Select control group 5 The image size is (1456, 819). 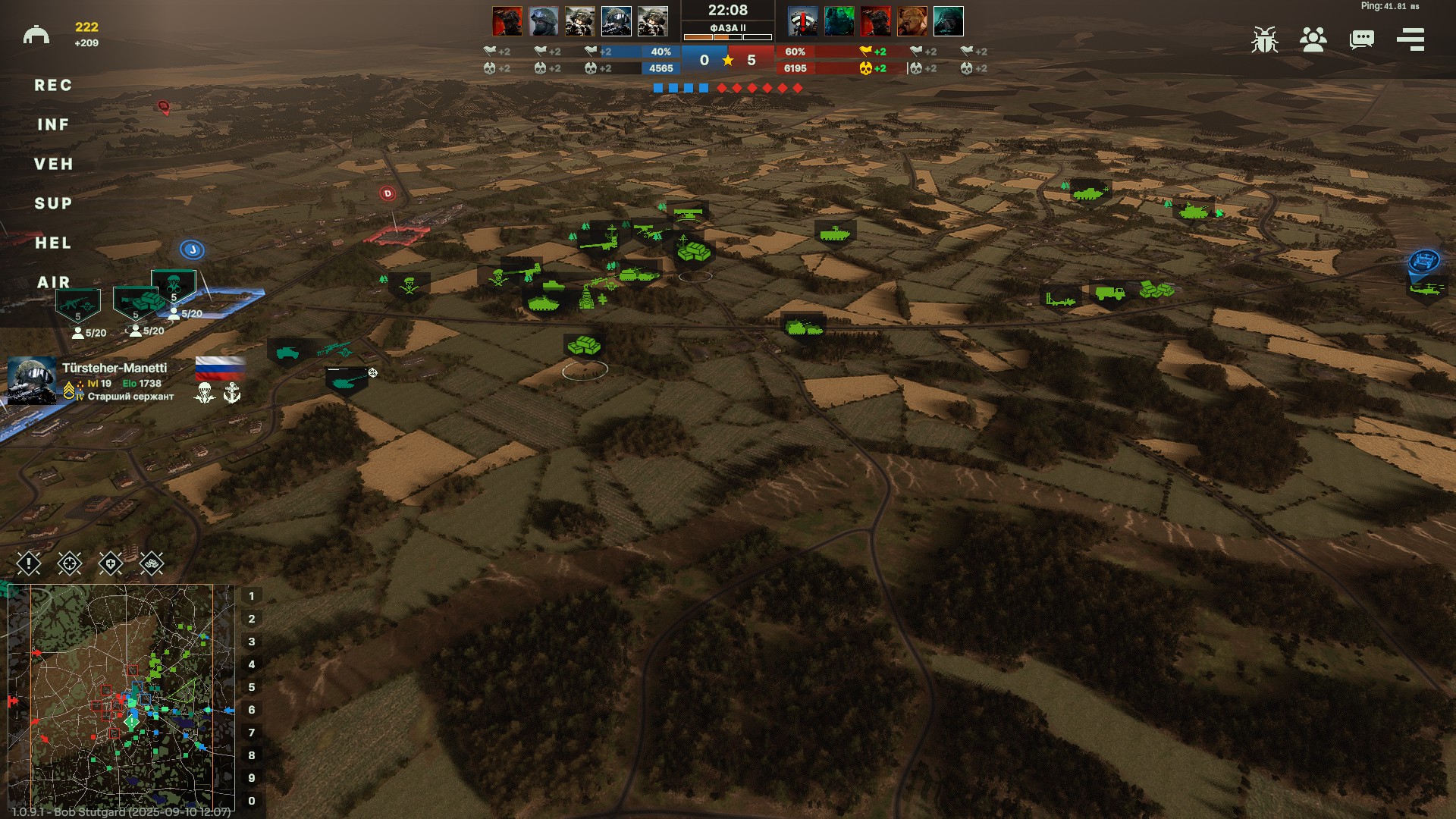(252, 687)
